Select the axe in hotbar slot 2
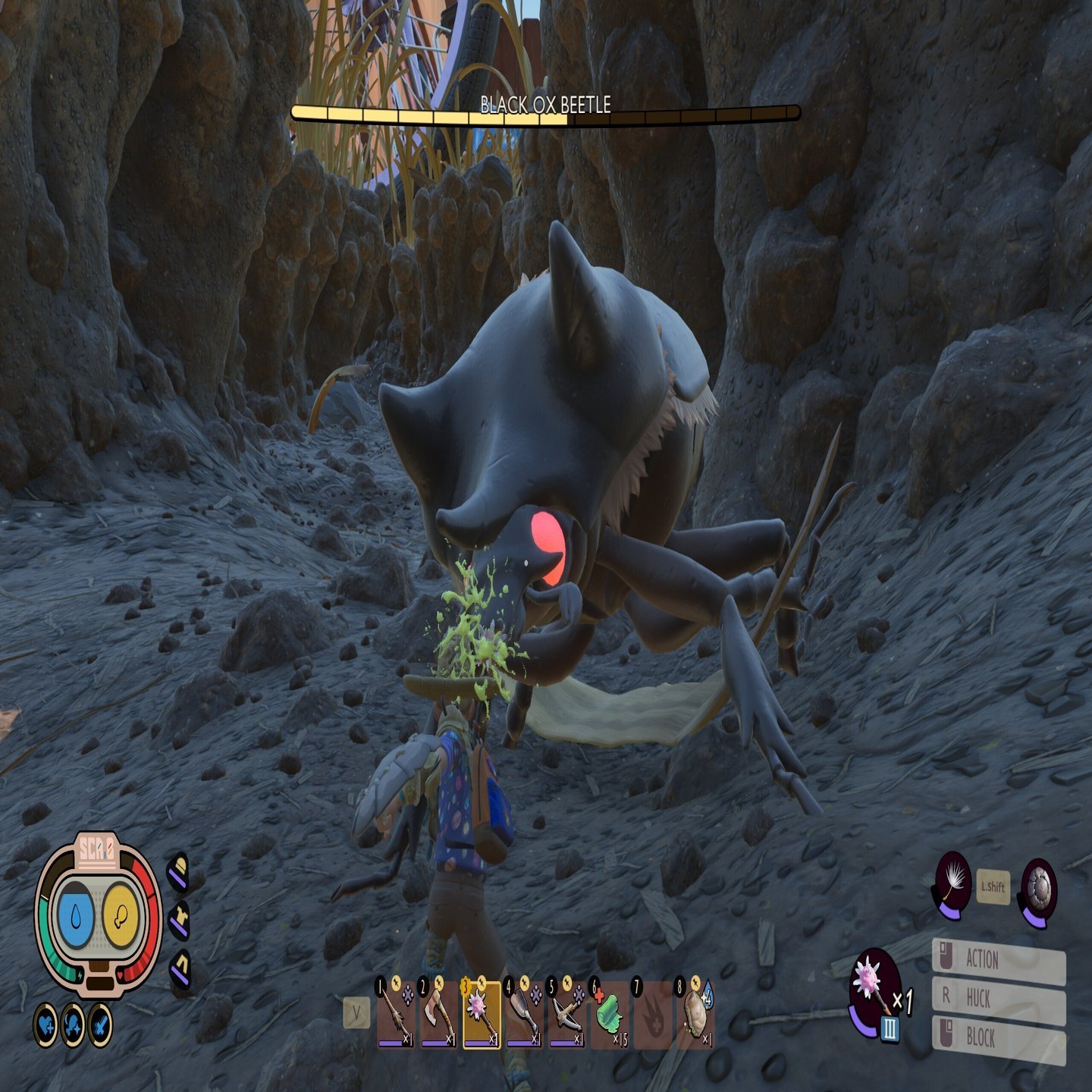Screen dimensions: 1092x1092 tap(438, 1014)
